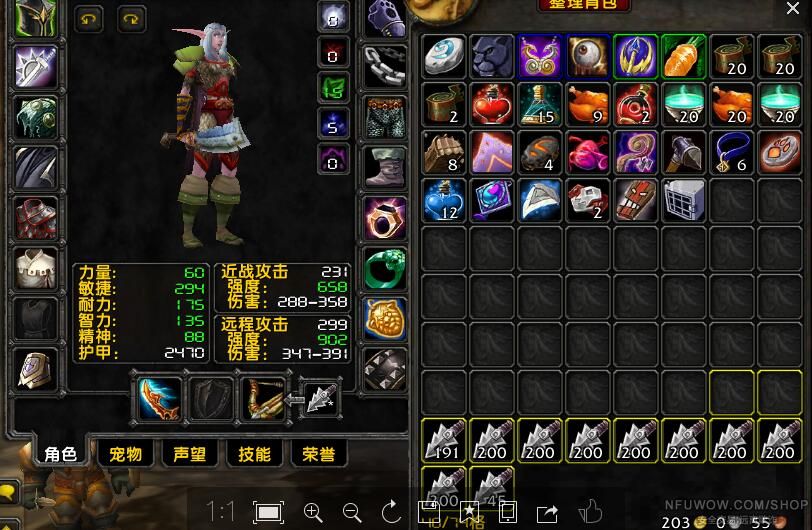
Task: Pick the black panther figurine in the bag
Action: pos(492,56)
